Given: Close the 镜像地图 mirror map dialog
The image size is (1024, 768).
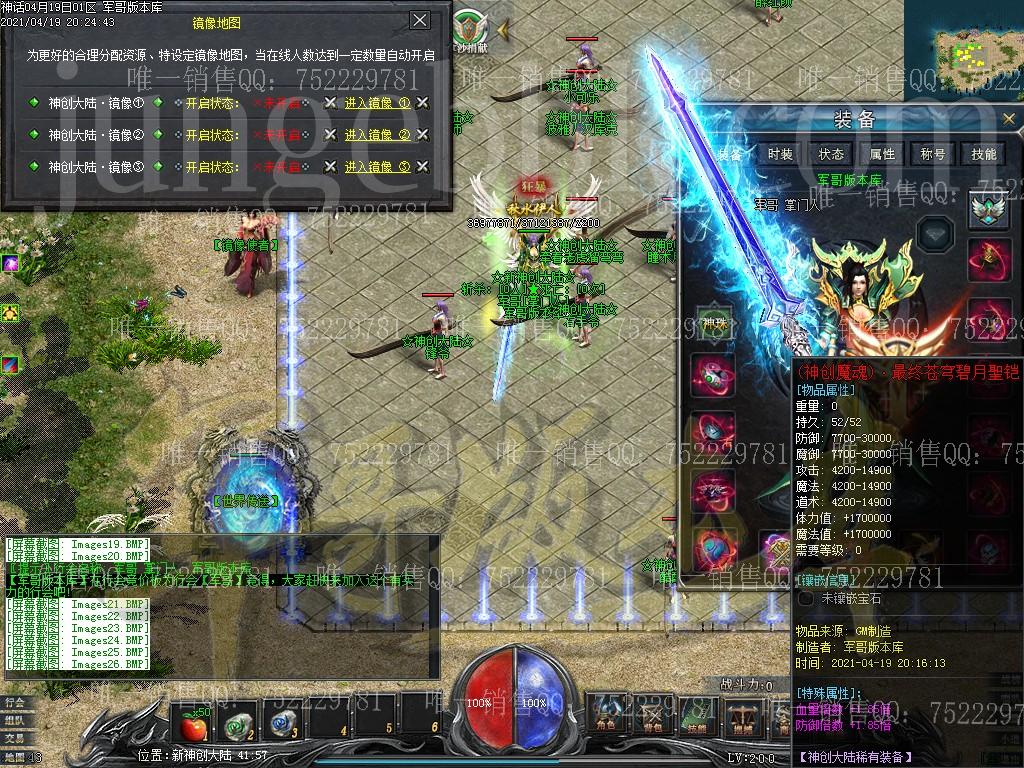Looking at the screenshot, I should (x=420, y=20).
